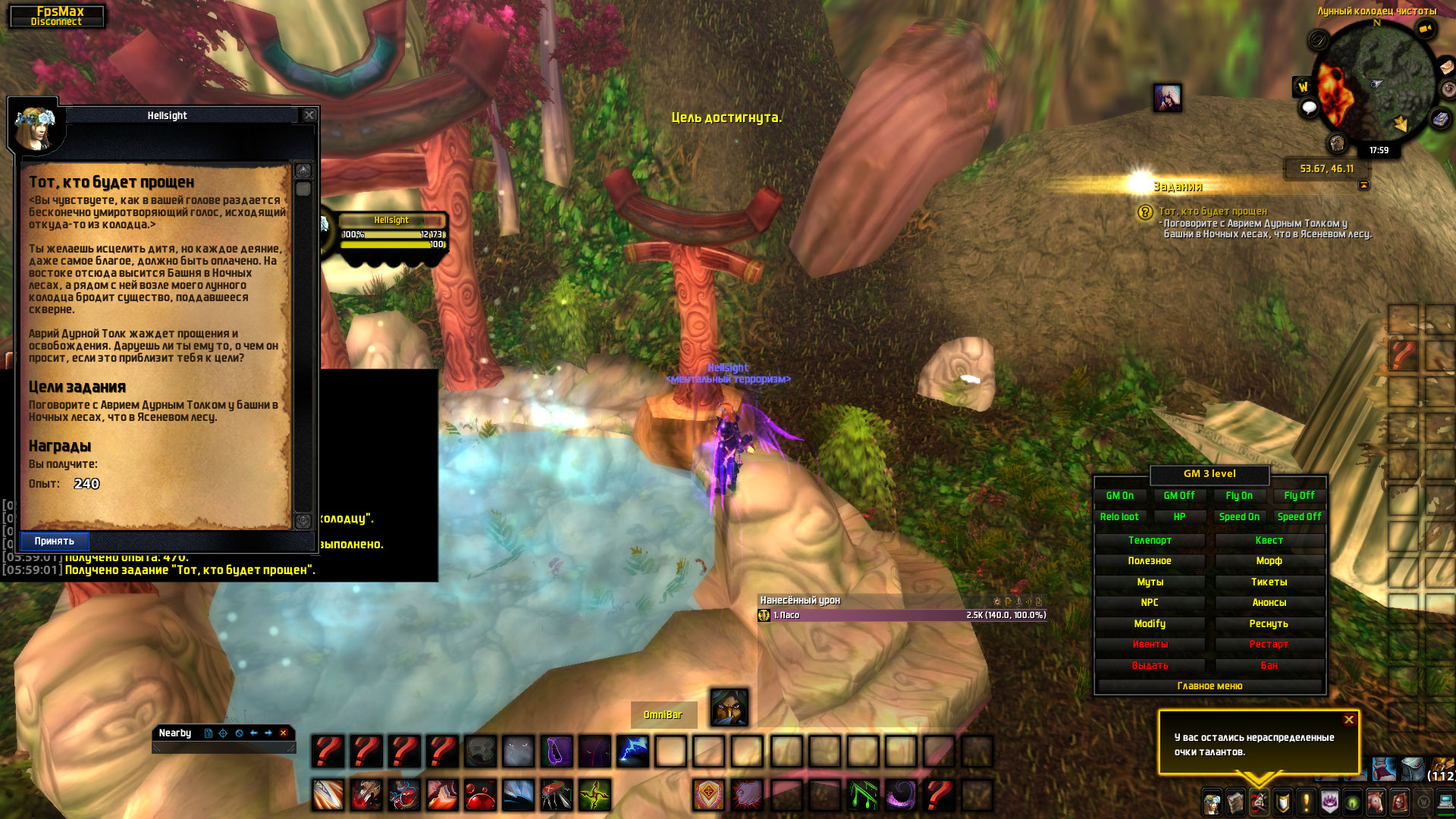Close the unspent talent points notification
Viewport: 1456px width, 819px height.
click(x=1349, y=720)
